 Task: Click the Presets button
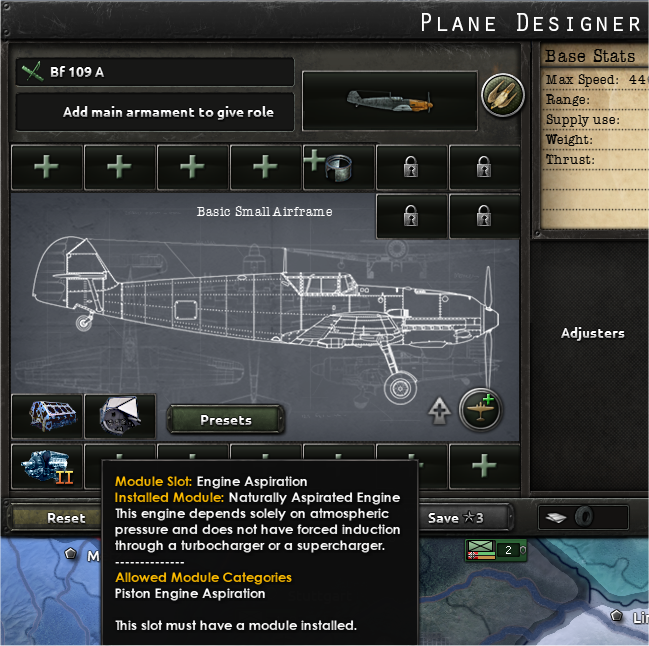225,420
